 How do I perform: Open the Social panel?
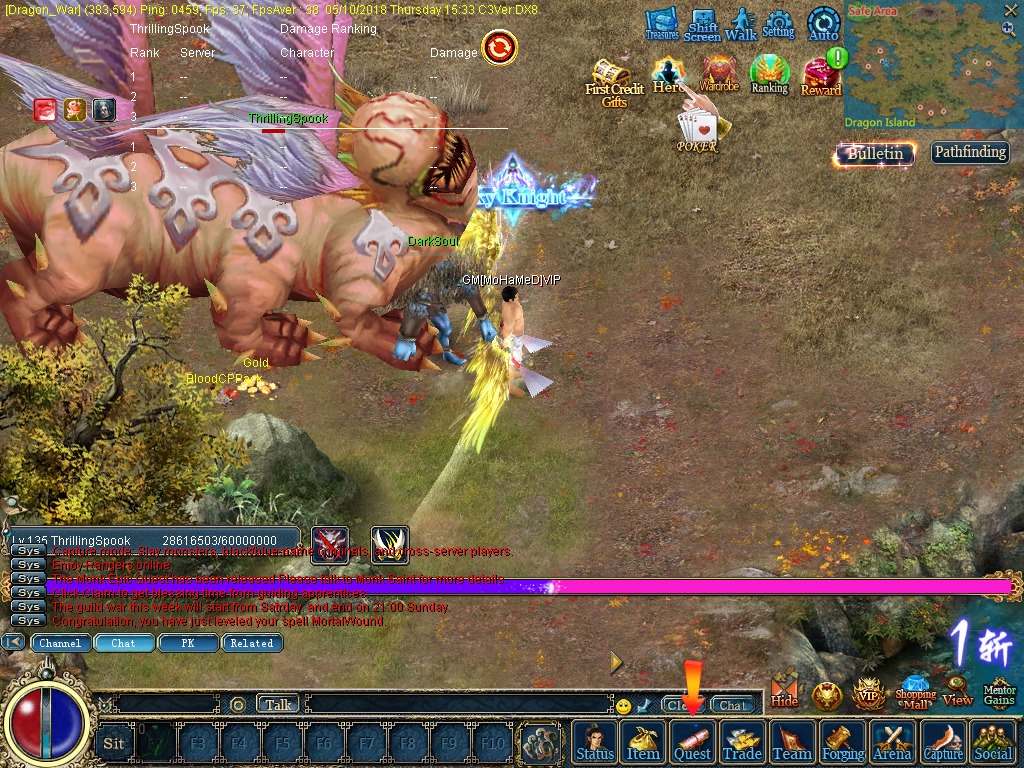(x=992, y=742)
